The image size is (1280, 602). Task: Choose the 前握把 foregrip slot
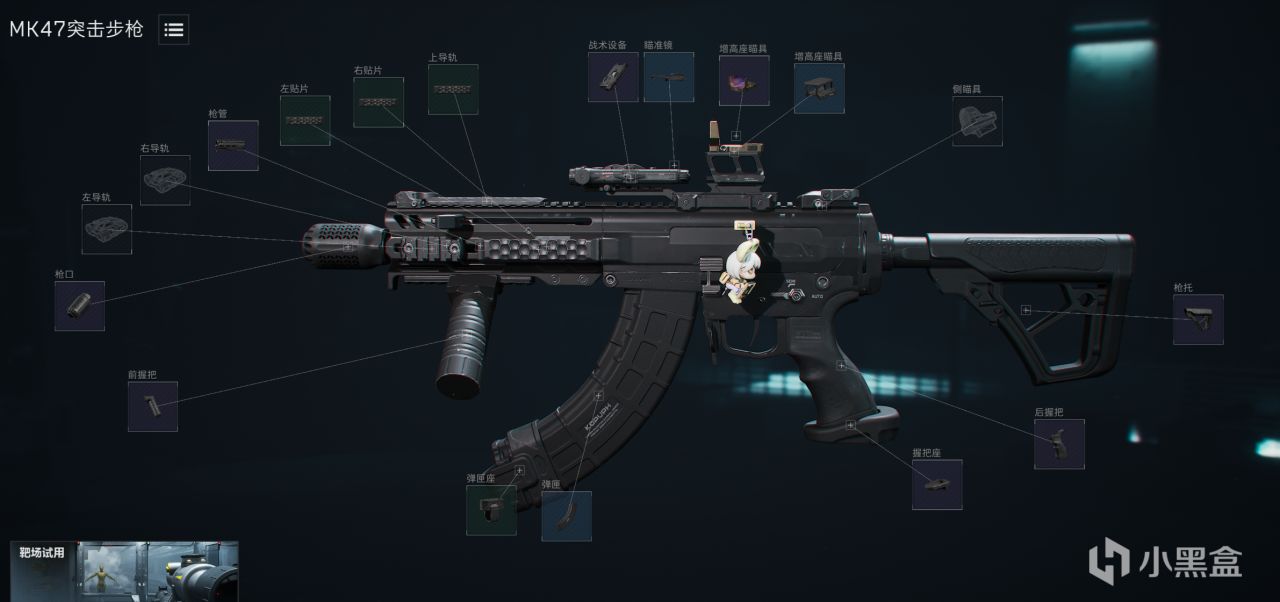tap(153, 406)
